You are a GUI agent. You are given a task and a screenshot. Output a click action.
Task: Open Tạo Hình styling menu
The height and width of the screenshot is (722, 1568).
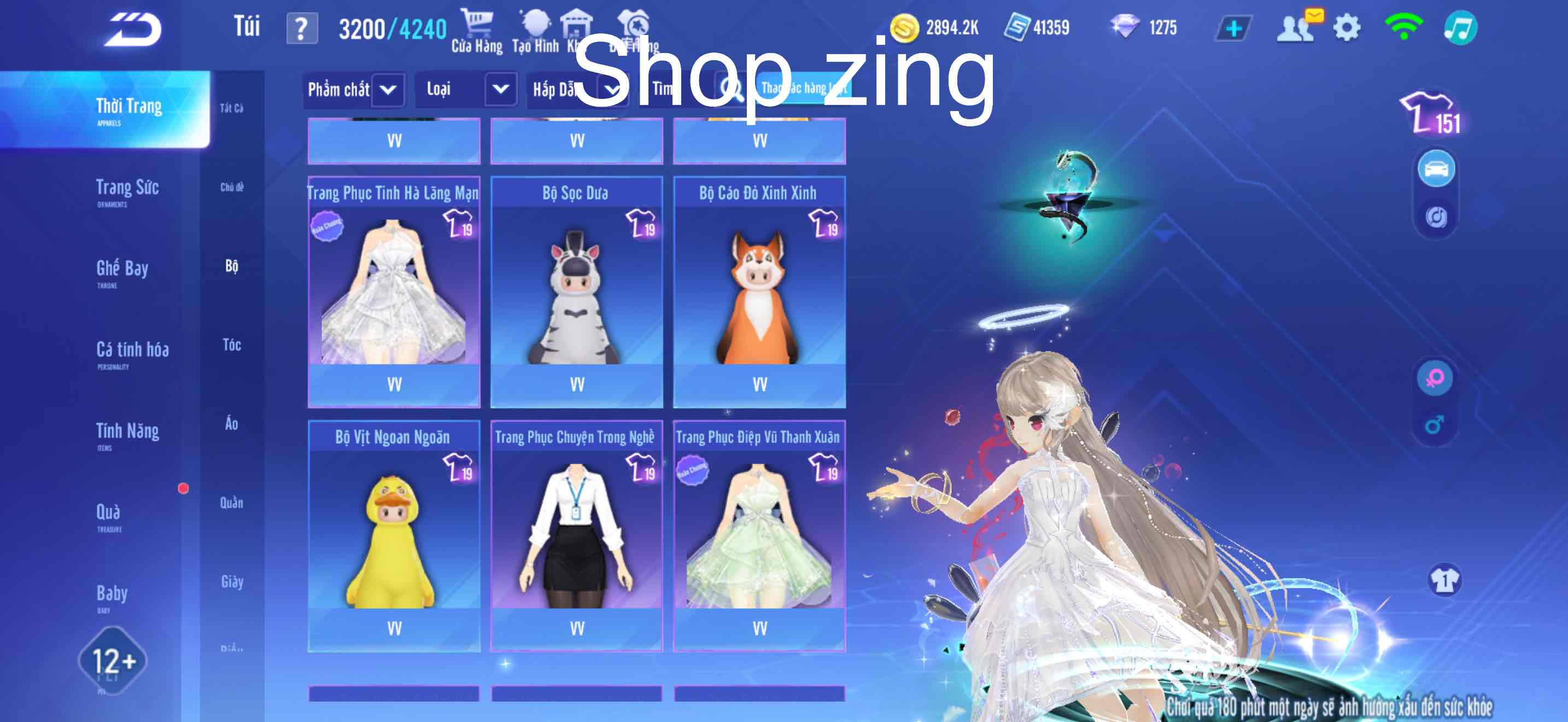point(535,32)
